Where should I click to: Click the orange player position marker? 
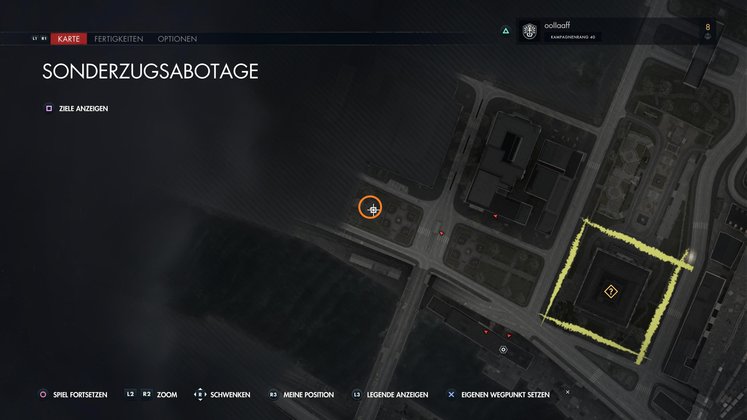[372, 208]
